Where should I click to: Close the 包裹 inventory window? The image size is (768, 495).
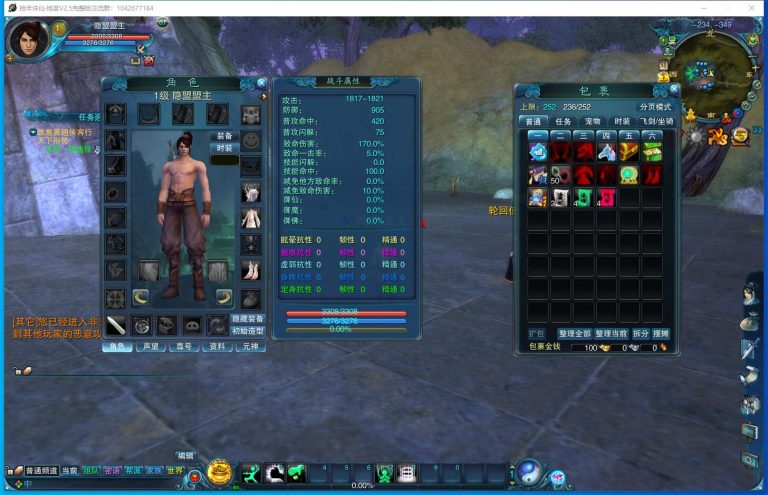click(x=675, y=89)
